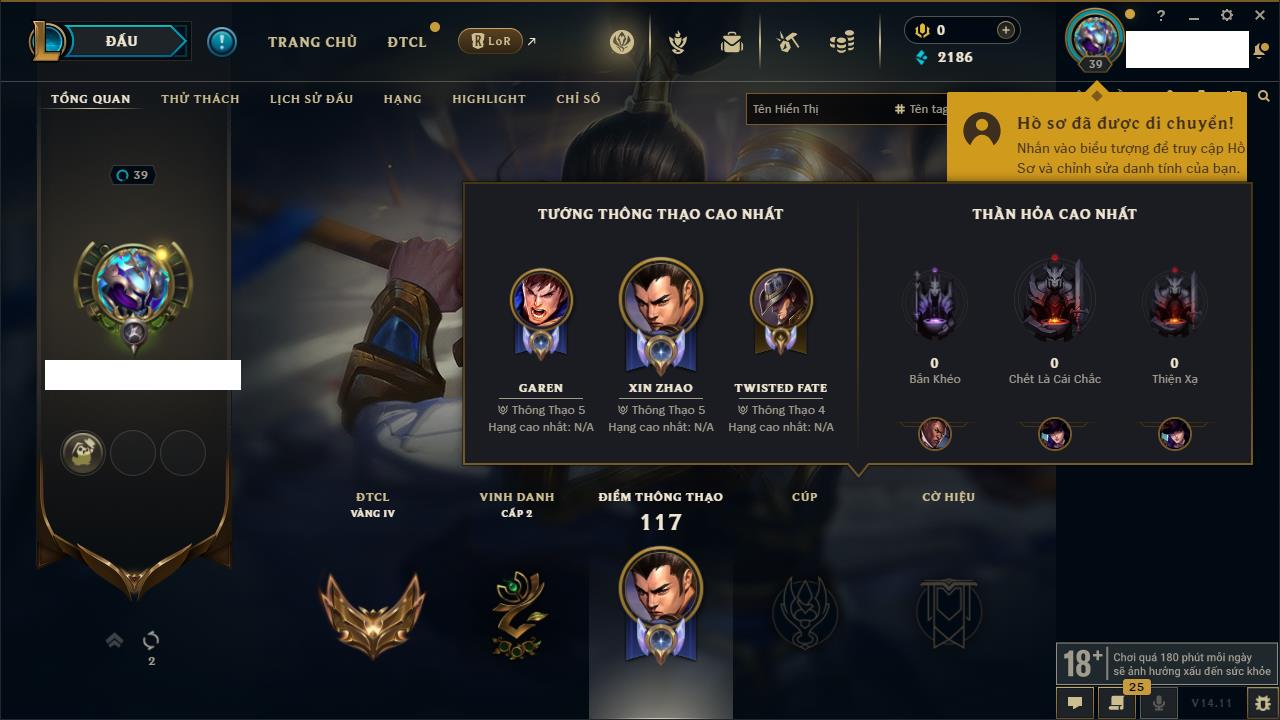View the CHỈ SỐ stats tab
Screen dimensions: 1280x720
578,99
